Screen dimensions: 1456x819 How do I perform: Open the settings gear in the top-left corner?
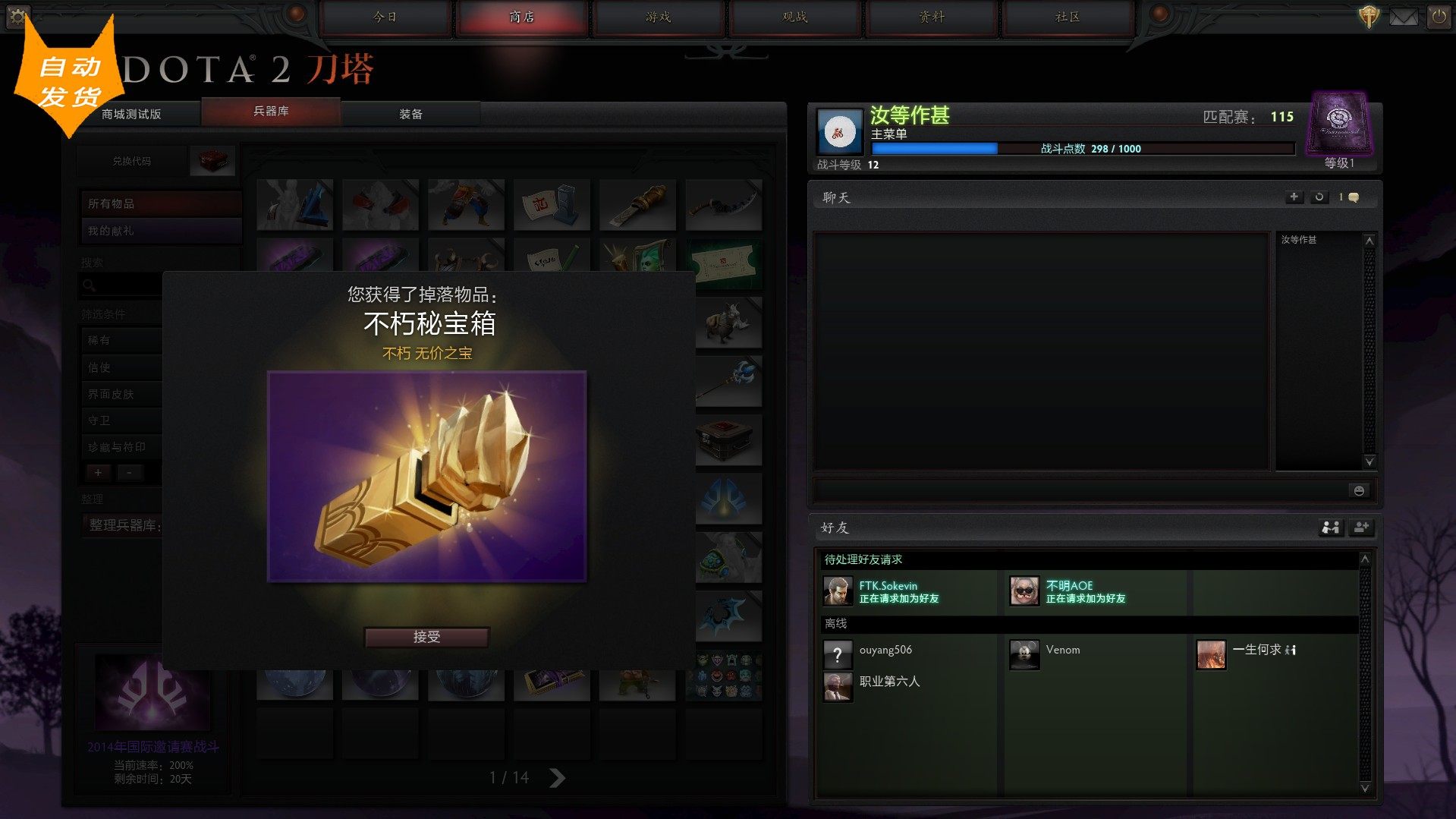point(19,17)
